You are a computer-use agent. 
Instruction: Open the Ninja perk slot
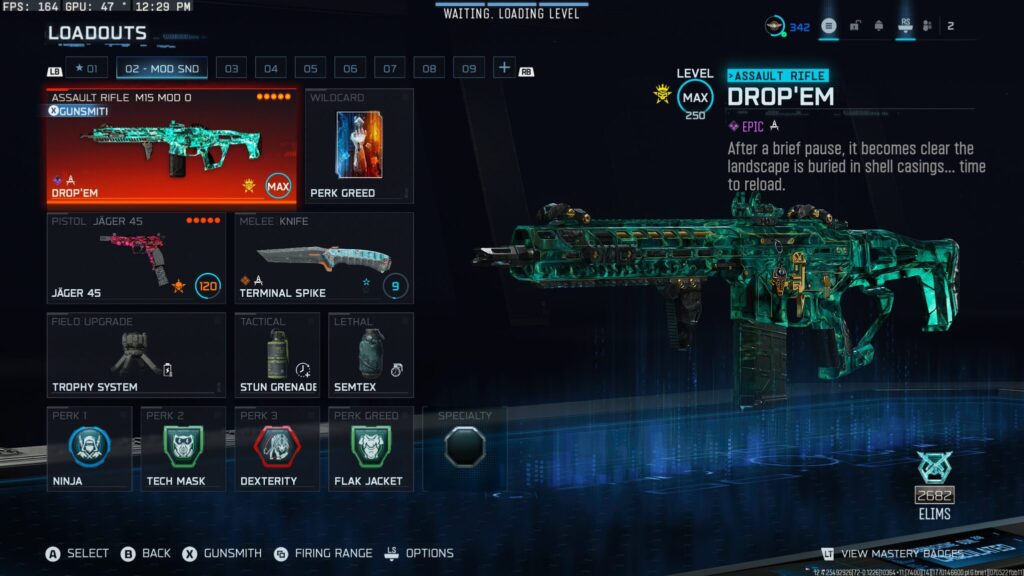click(x=89, y=448)
